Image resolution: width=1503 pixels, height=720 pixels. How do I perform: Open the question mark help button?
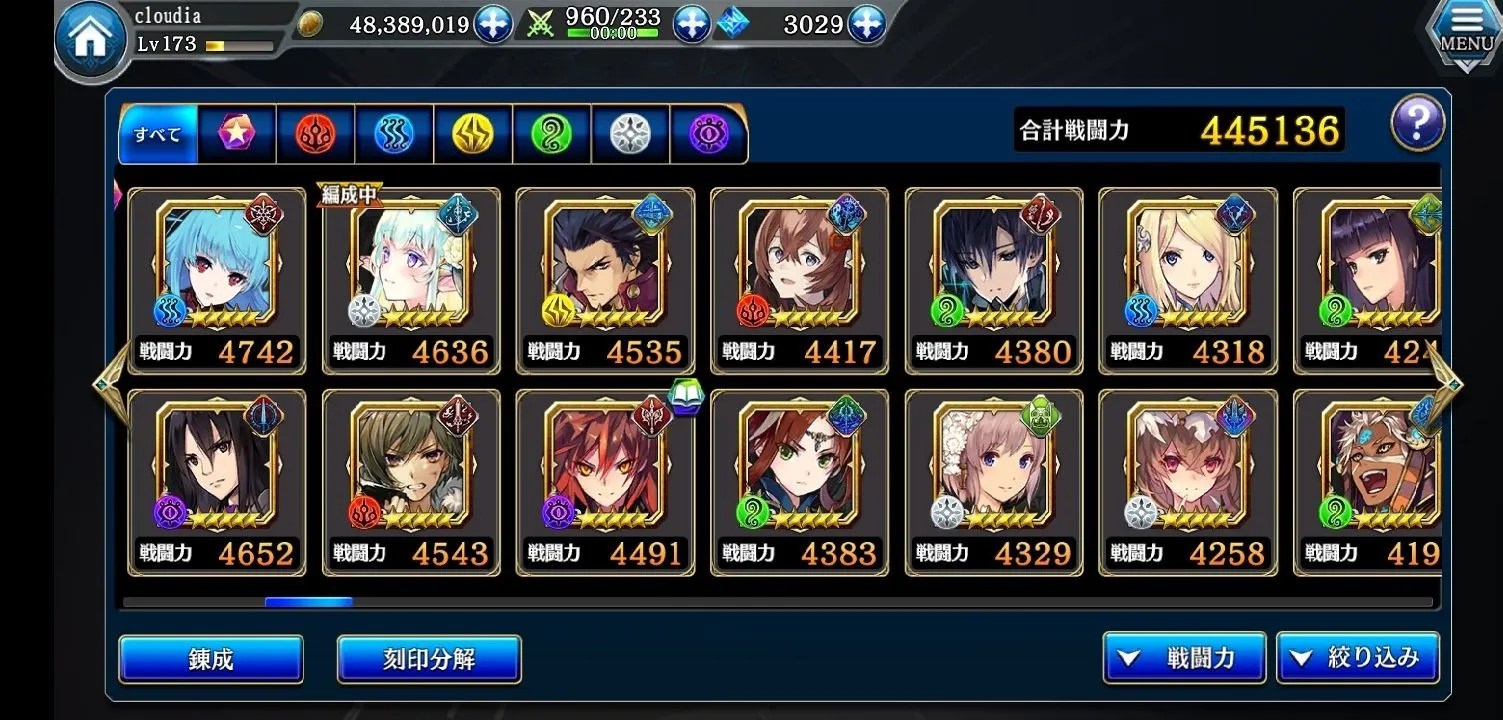[1417, 124]
